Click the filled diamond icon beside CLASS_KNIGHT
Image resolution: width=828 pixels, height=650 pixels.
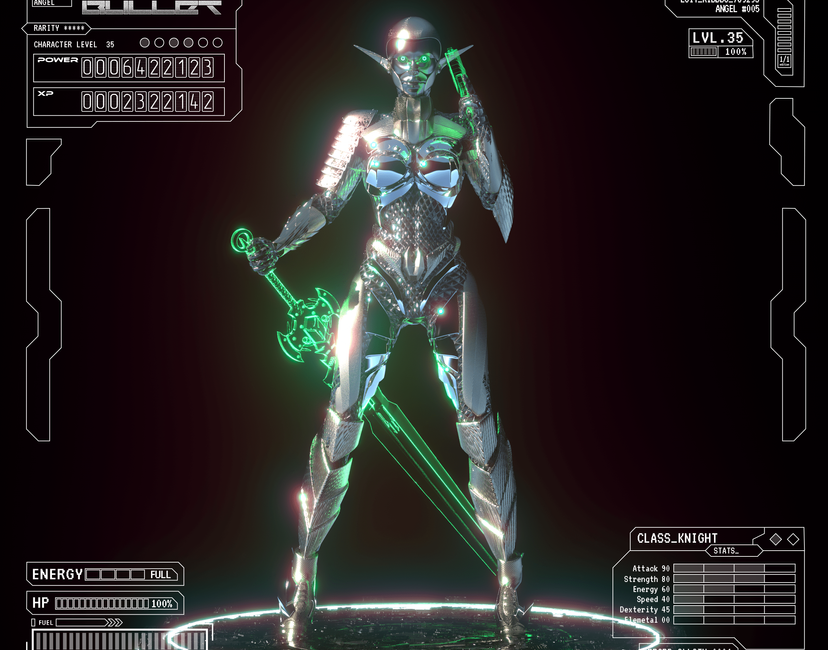point(775,539)
